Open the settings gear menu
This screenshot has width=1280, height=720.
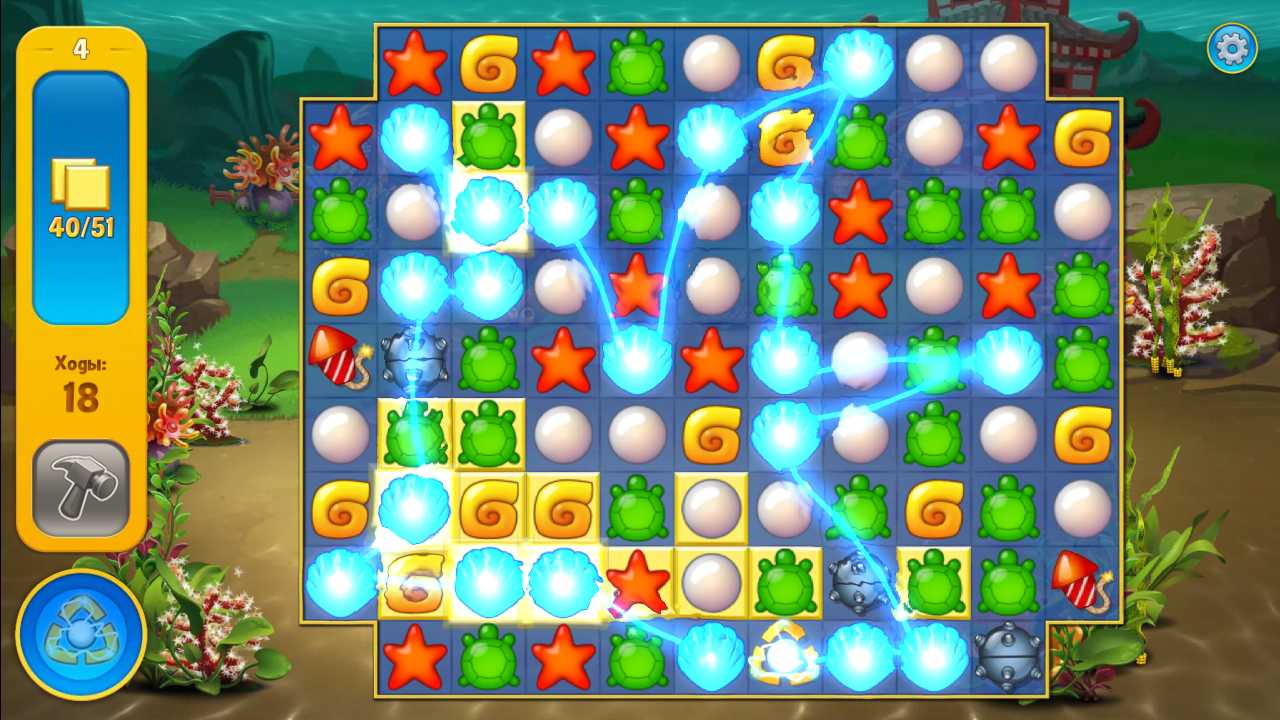click(x=1231, y=48)
